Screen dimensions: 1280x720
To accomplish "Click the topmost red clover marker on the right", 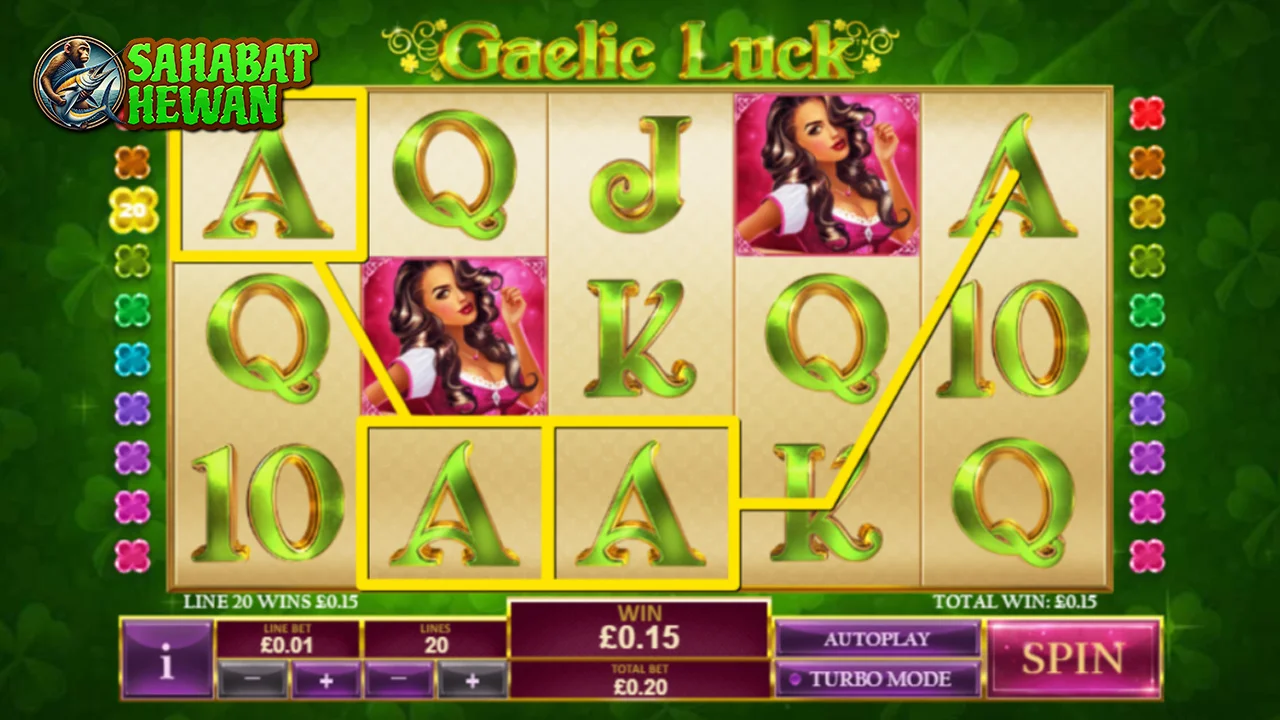I will pos(1148,112).
